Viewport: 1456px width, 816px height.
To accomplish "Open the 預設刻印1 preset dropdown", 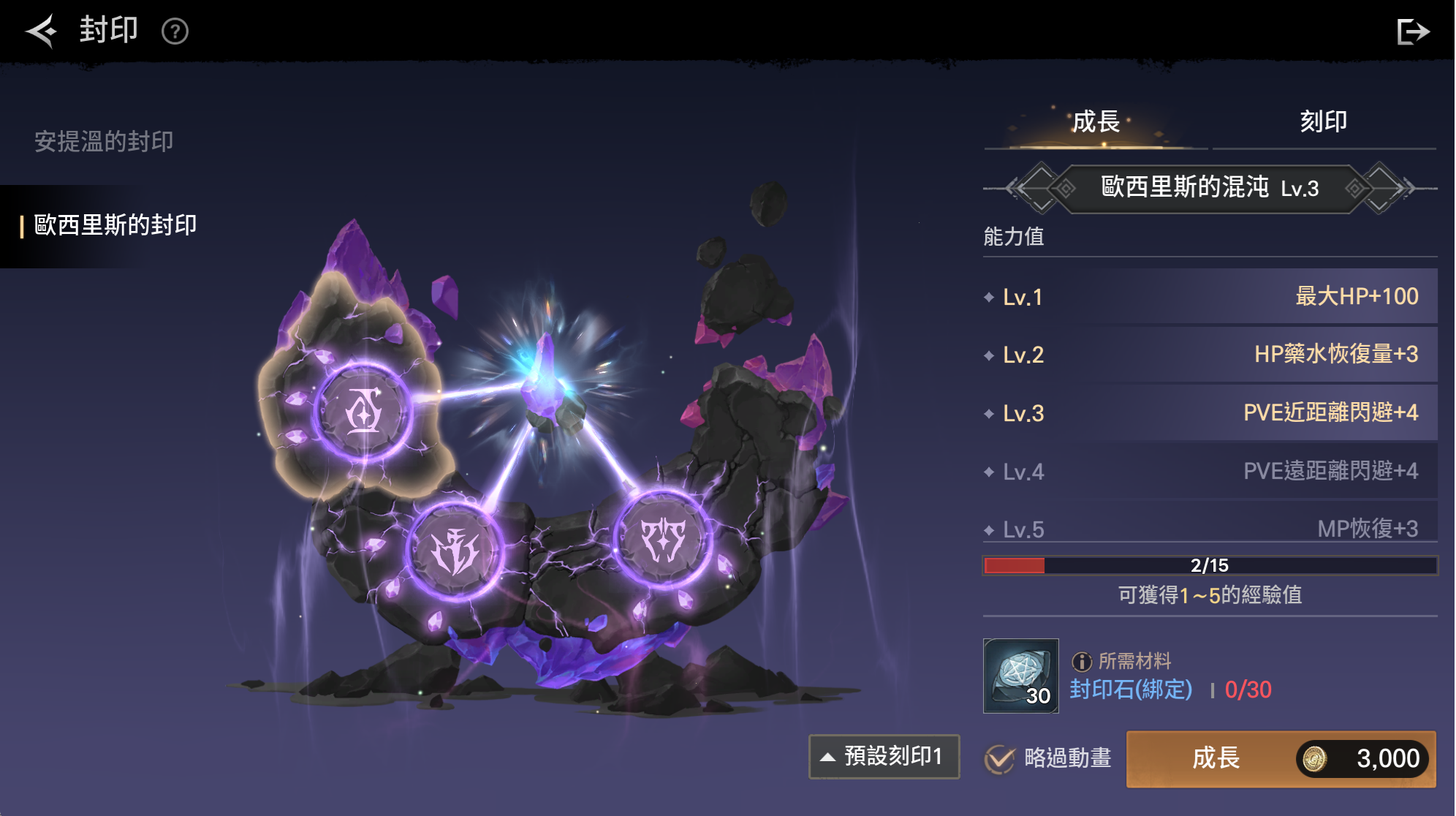I will 884,756.
